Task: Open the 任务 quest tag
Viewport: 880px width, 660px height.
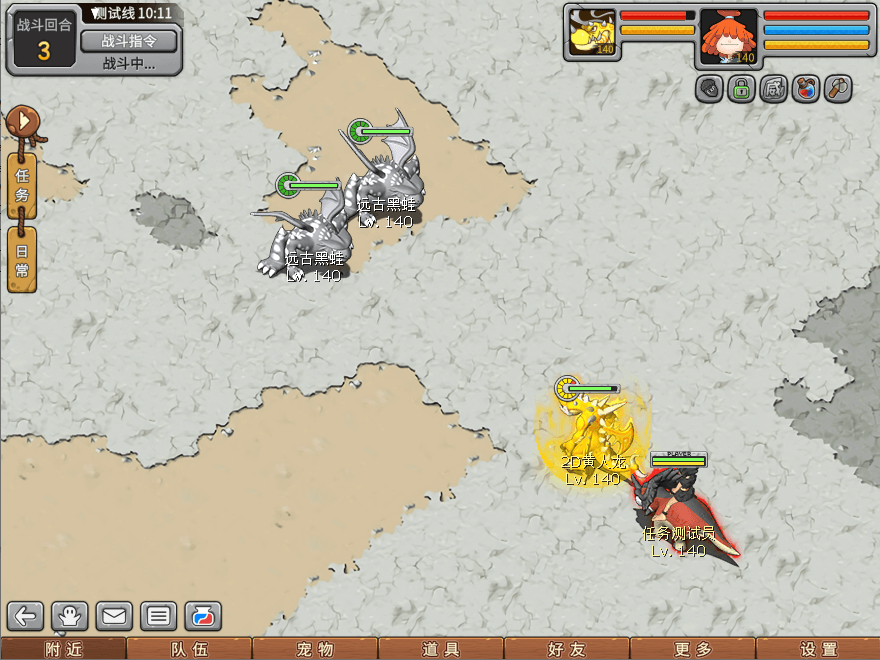Action: (22, 187)
